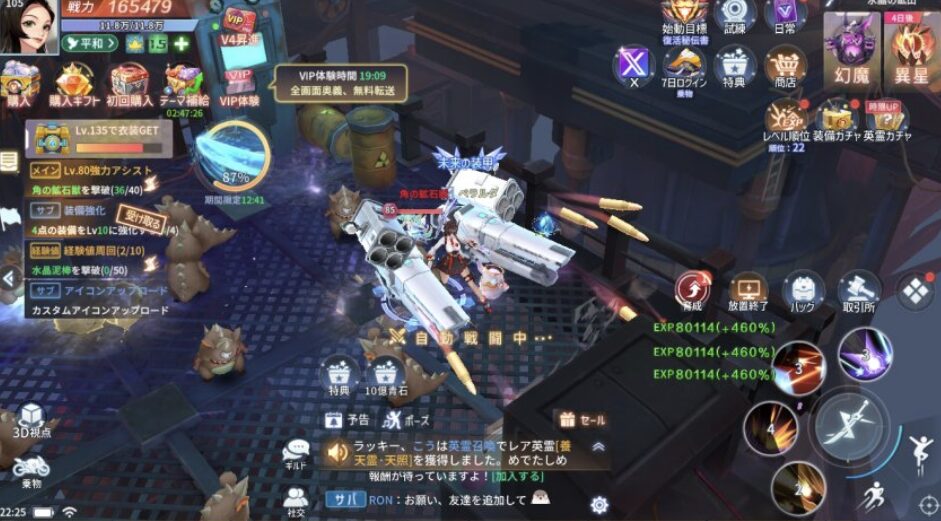The image size is (941, 521).
Task: Open the 取引所 trading house
Action: point(858,289)
